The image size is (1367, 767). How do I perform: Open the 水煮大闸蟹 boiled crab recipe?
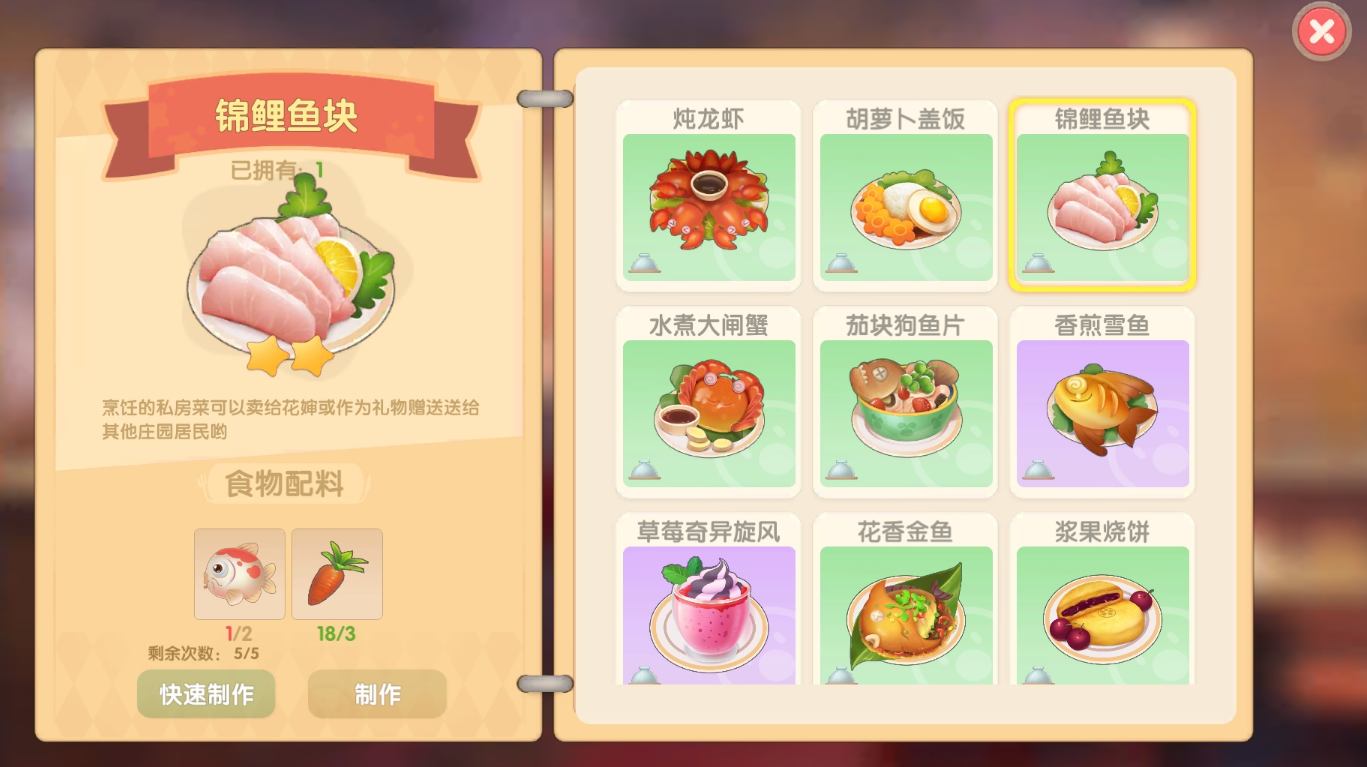coord(708,403)
